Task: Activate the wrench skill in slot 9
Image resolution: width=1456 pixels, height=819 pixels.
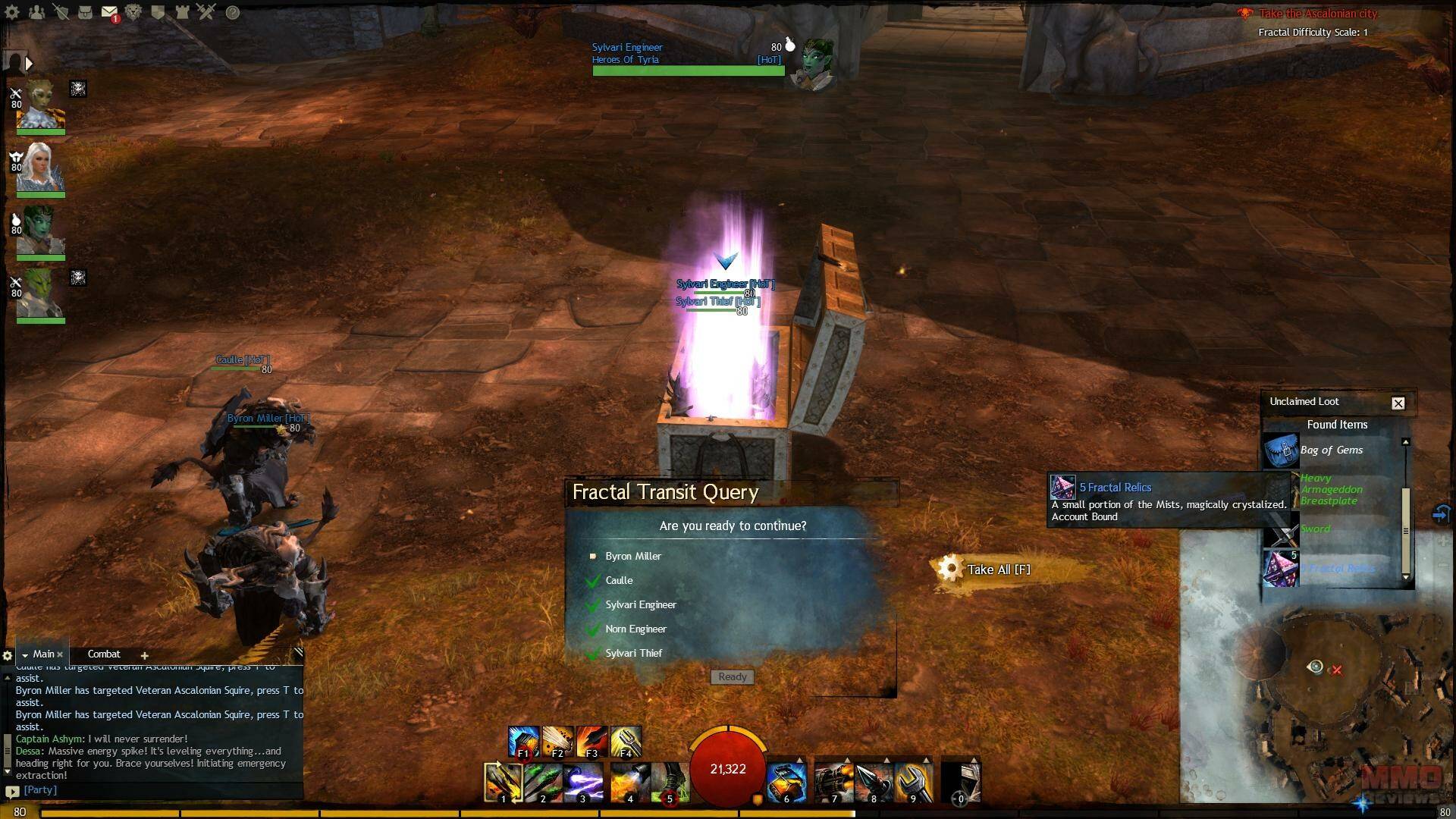Action: pos(912,783)
